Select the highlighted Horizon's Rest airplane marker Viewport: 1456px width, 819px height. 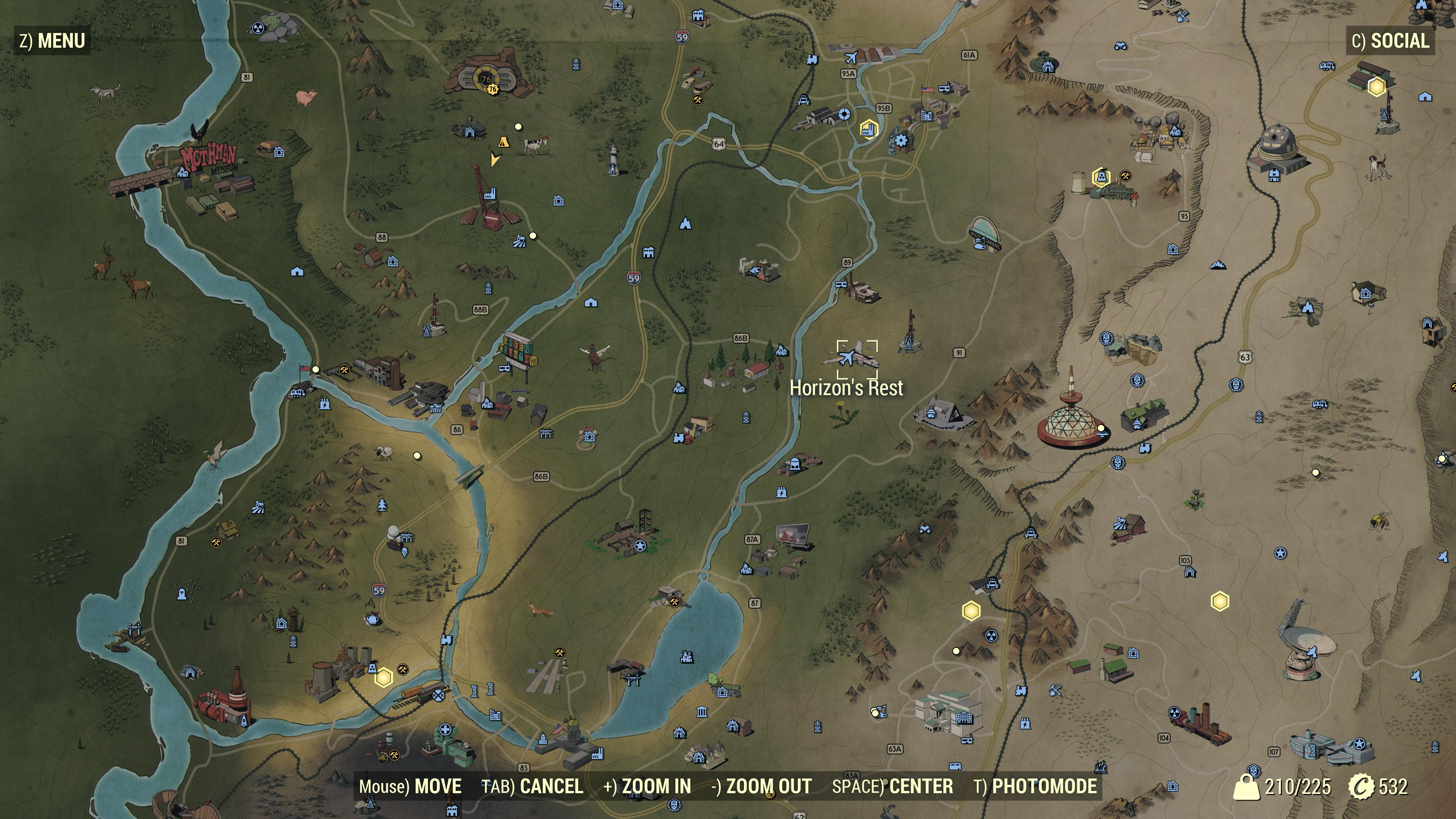[847, 357]
